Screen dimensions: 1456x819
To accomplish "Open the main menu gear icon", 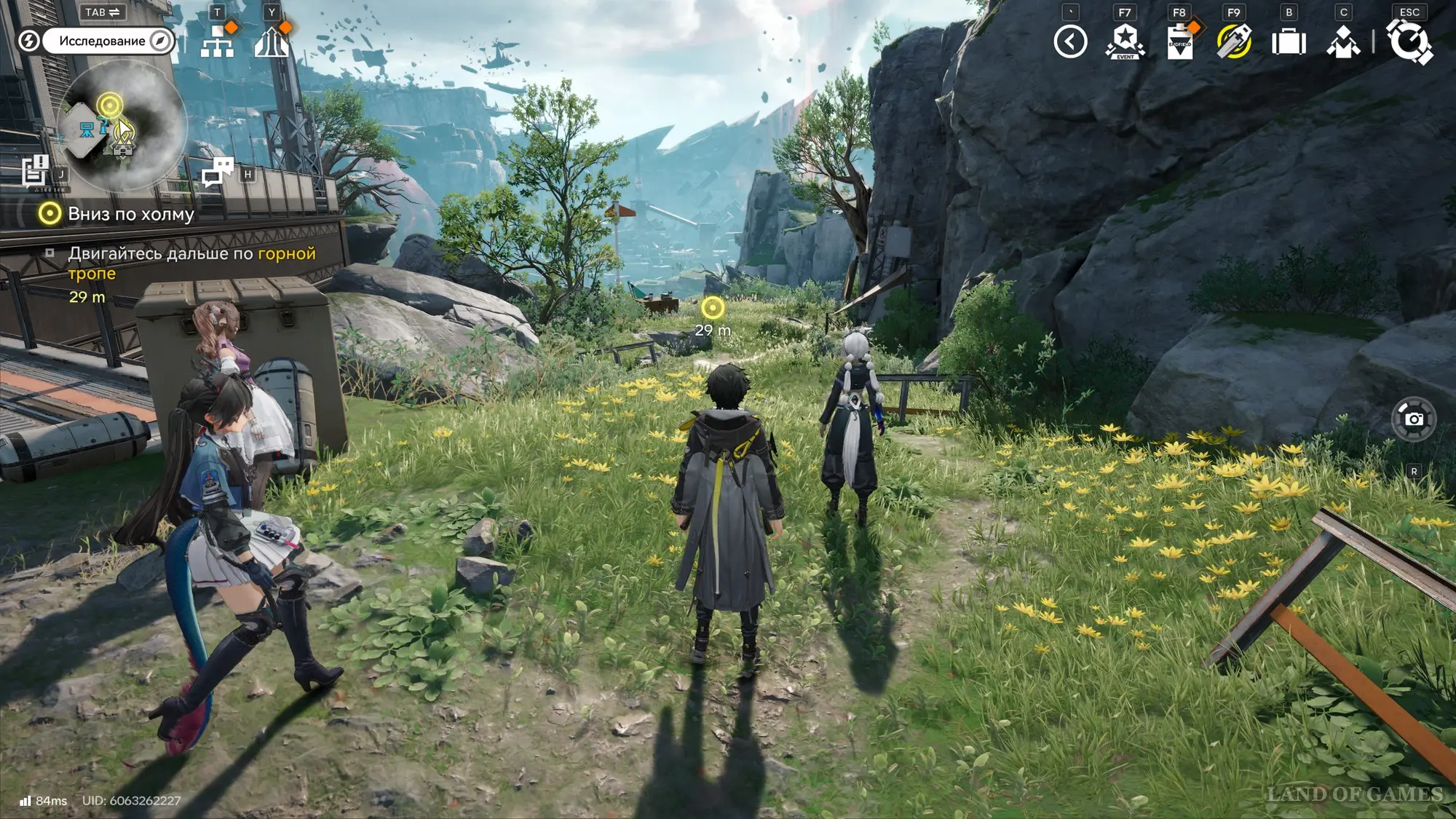I will point(1409,41).
